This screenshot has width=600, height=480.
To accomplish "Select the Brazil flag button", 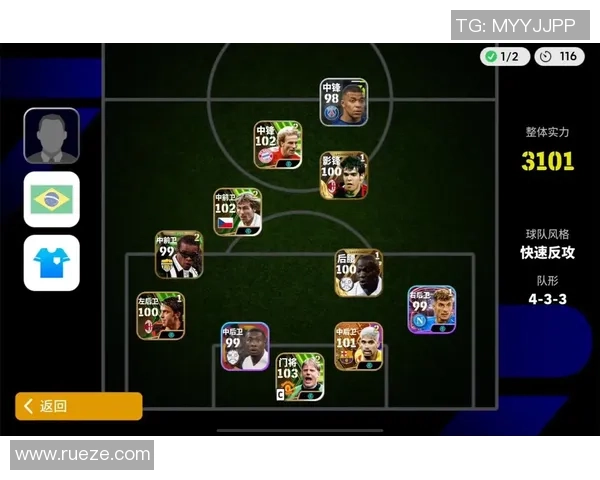I will coord(51,199).
